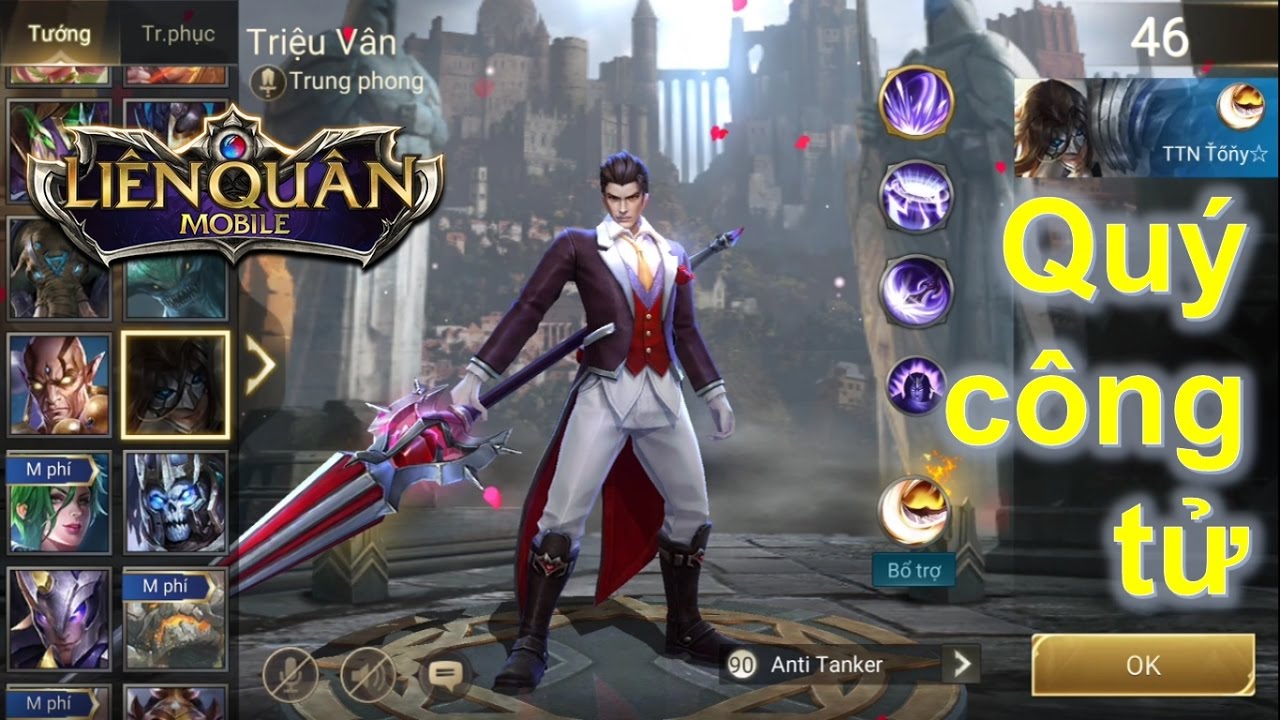Screen dimensions: 1280x720
Task: Select the skull-faced hero portrait
Action: click(x=175, y=502)
